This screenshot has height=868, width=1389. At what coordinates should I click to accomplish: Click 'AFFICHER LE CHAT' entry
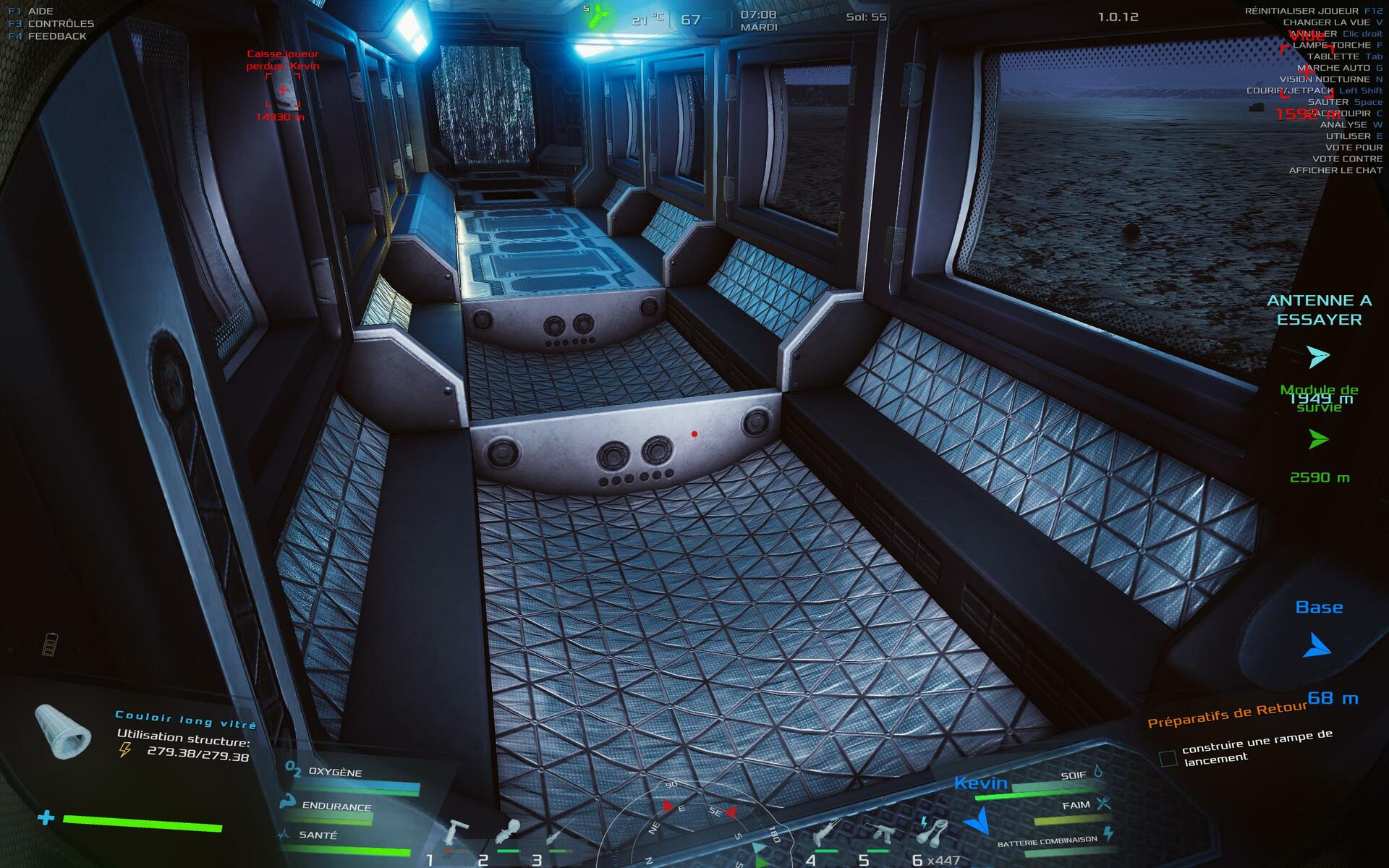(1335, 170)
